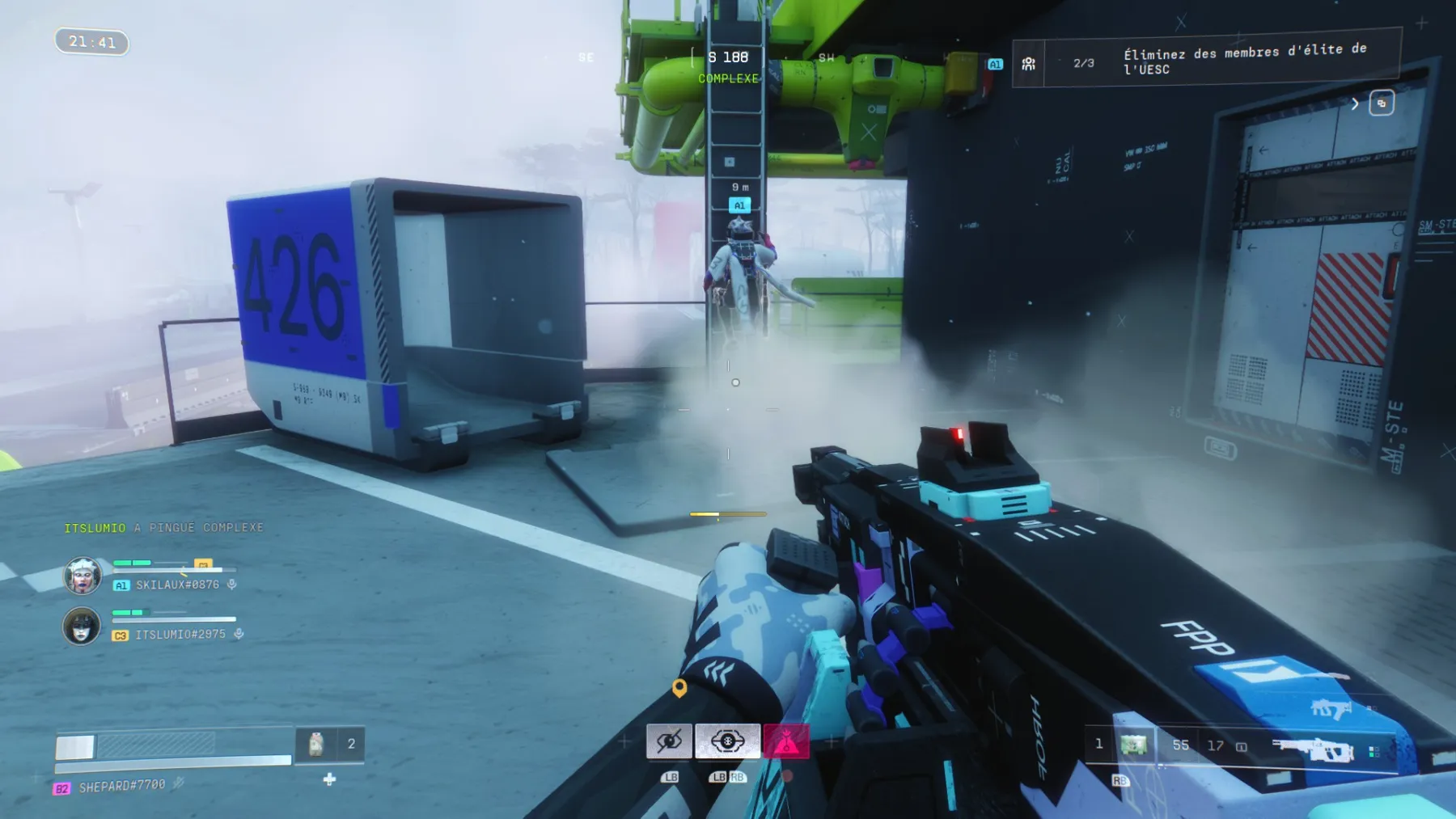Click the yellow ping location marker

tap(679, 687)
